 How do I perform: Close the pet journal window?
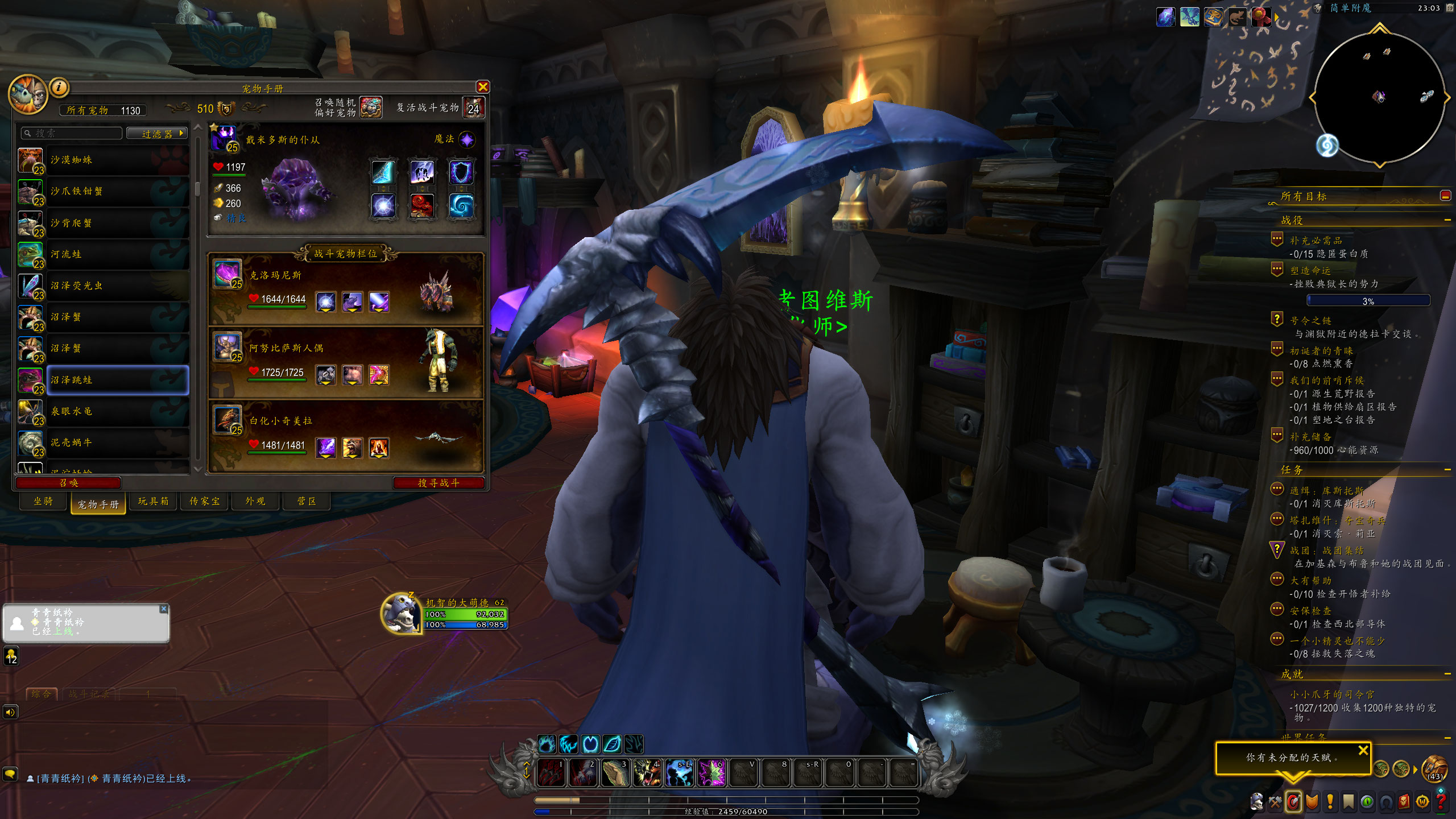[483, 87]
